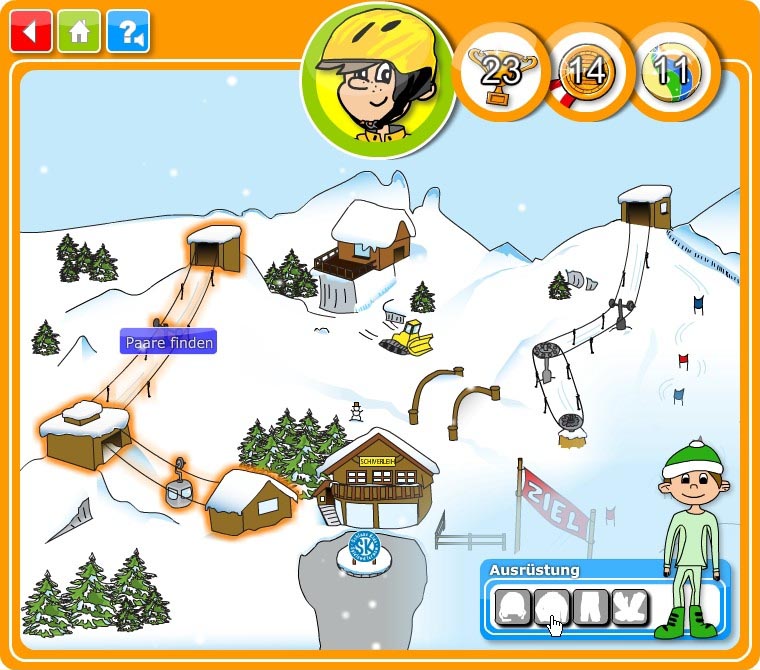Enter the glowing upper lift station
Screen dimensions: 760x670
click(x=214, y=247)
